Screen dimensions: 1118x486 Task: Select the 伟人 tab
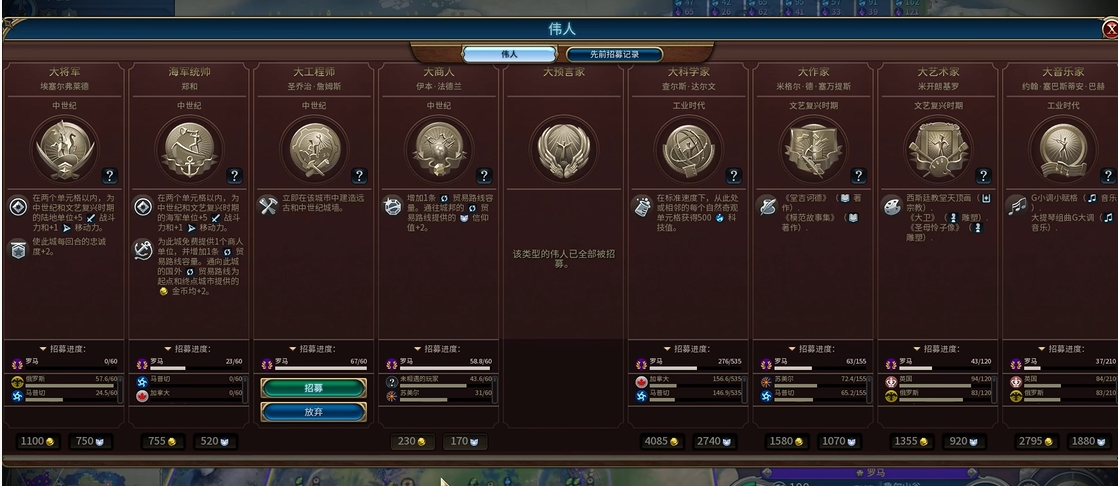[509, 54]
